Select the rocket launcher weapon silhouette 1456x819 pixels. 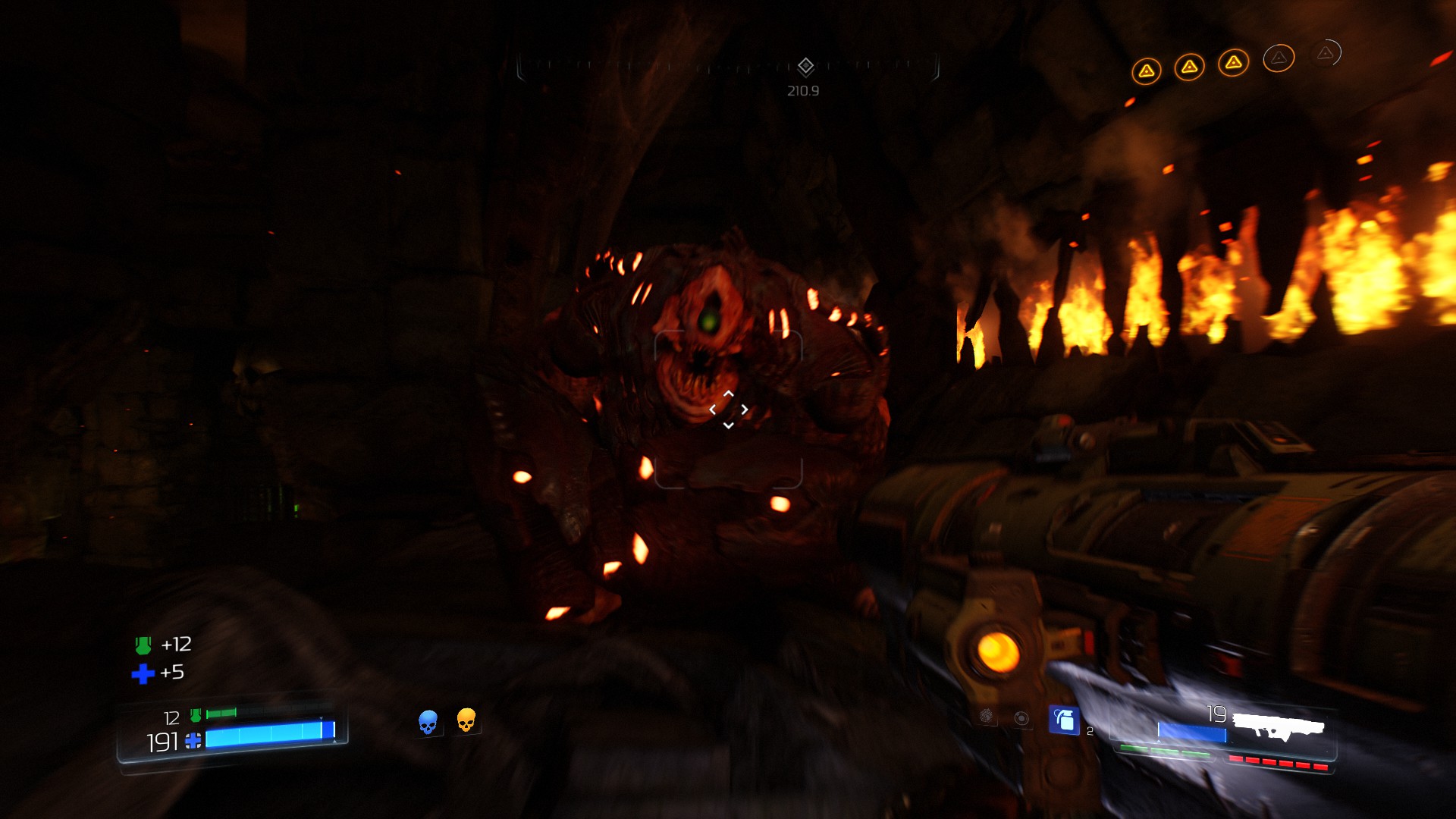click(1279, 726)
